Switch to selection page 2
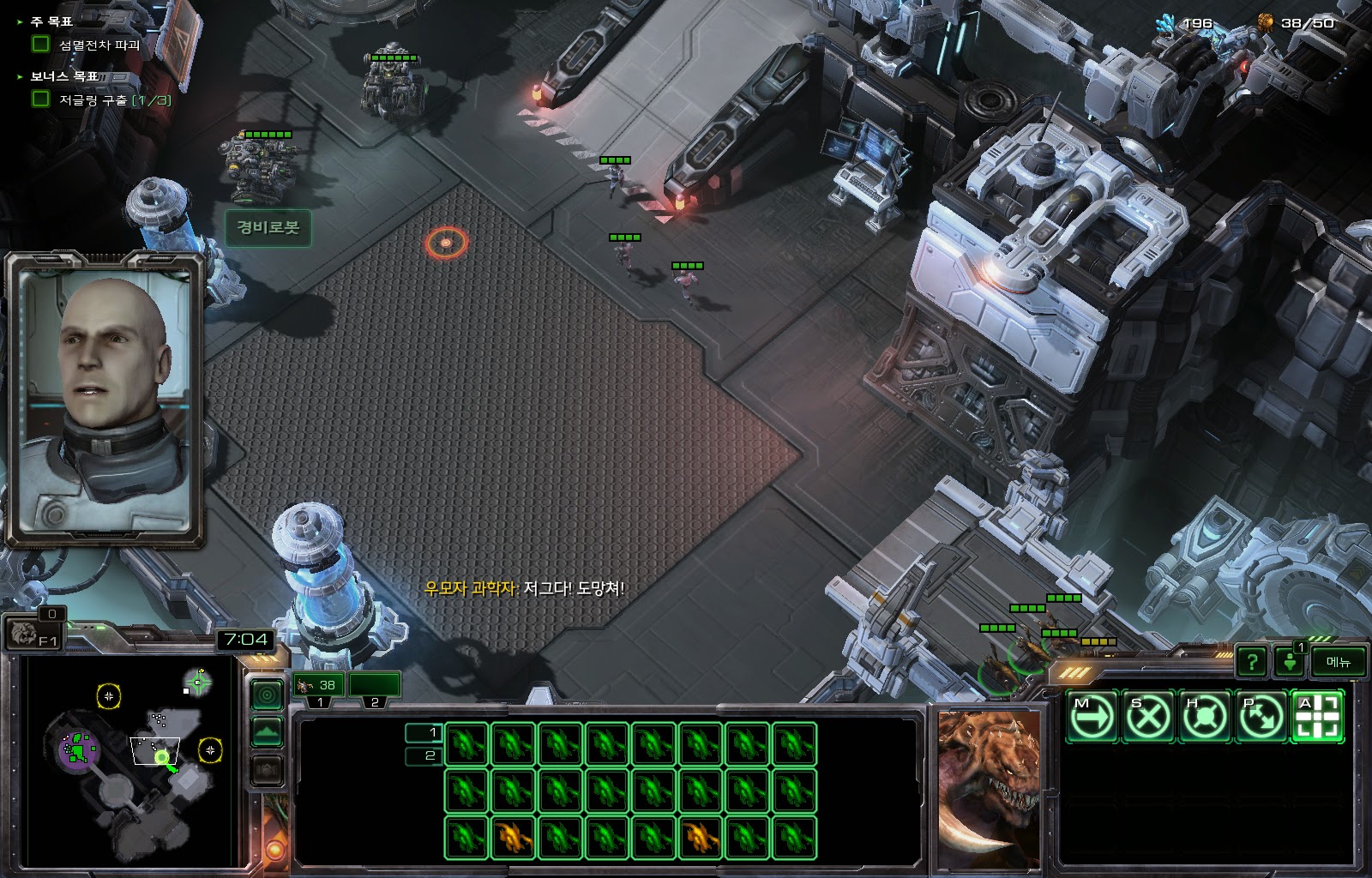1372x878 pixels. click(422, 755)
